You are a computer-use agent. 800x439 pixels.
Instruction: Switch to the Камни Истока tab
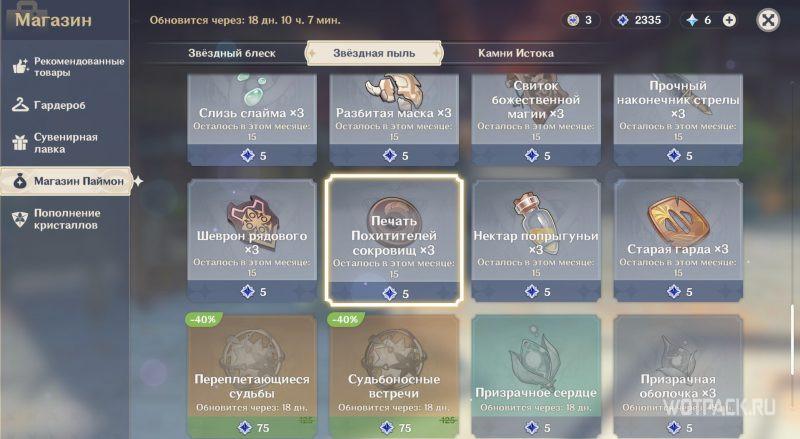515,53
